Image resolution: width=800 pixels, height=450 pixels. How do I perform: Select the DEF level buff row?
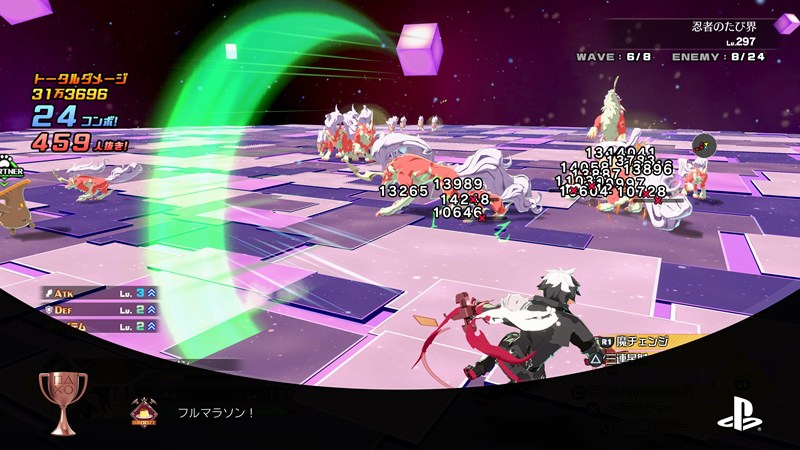[x=100, y=310]
